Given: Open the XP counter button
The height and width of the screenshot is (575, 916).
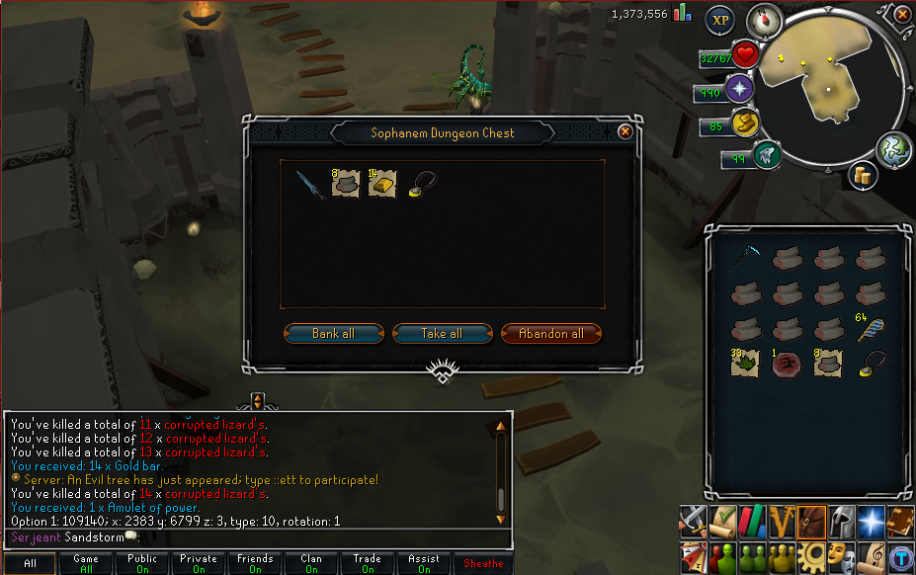Looking at the screenshot, I should coord(719,20).
